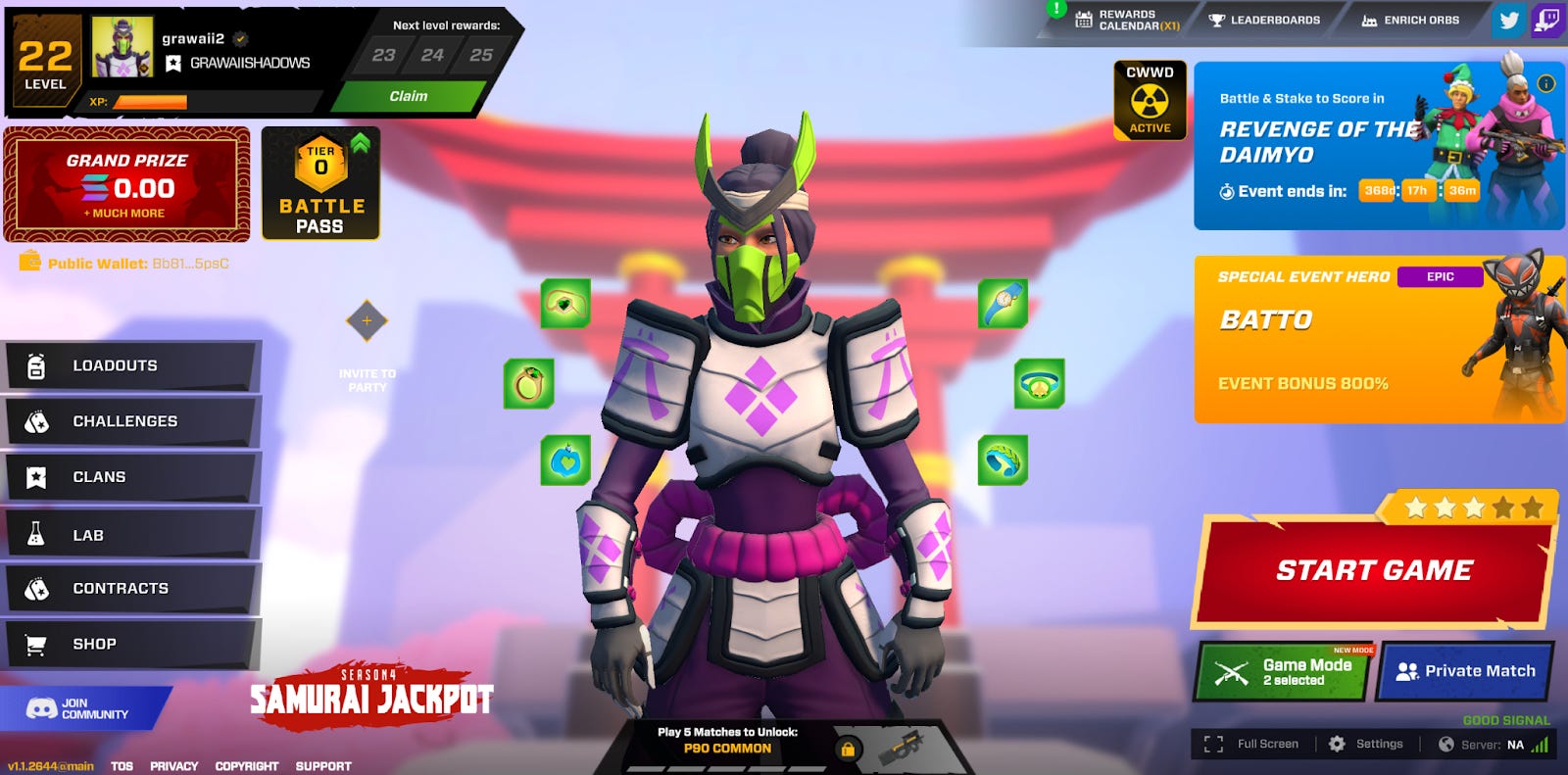This screenshot has height=775, width=1568.
Task: Open the Shop with the cart icon
Action: point(36,644)
